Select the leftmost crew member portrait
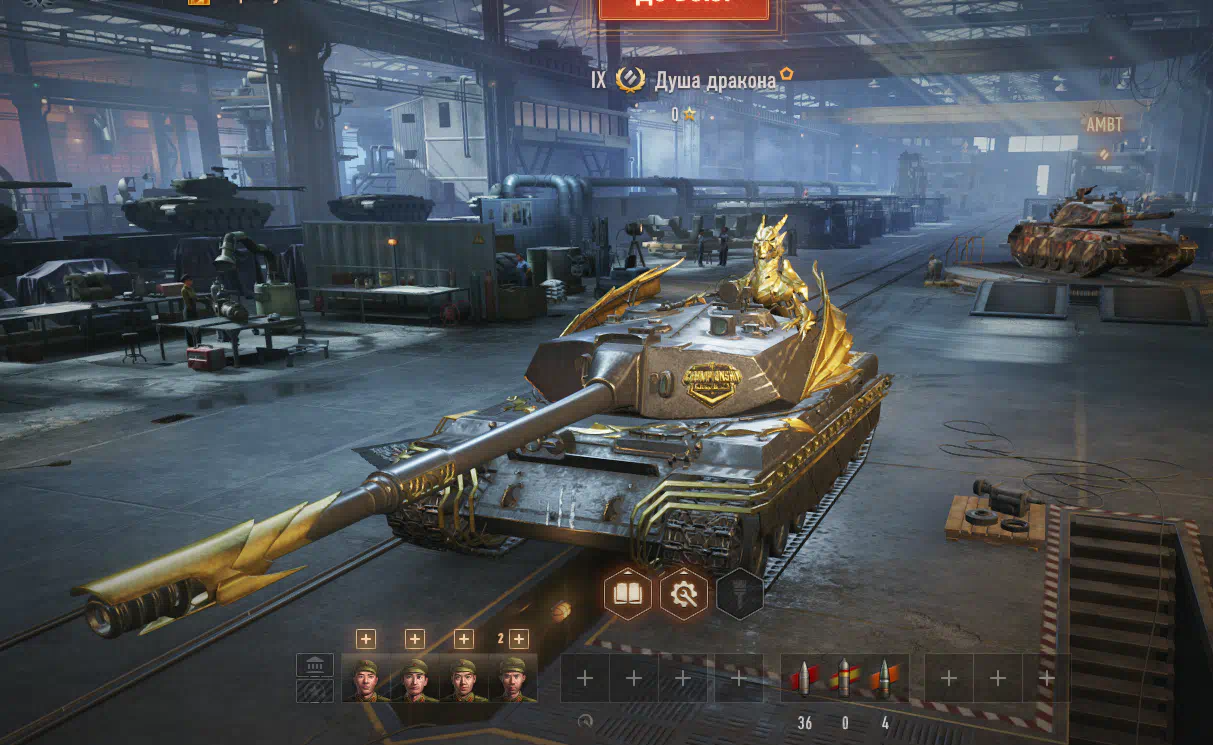1213x745 pixels. pyautogui.click(x=366, y=679)
